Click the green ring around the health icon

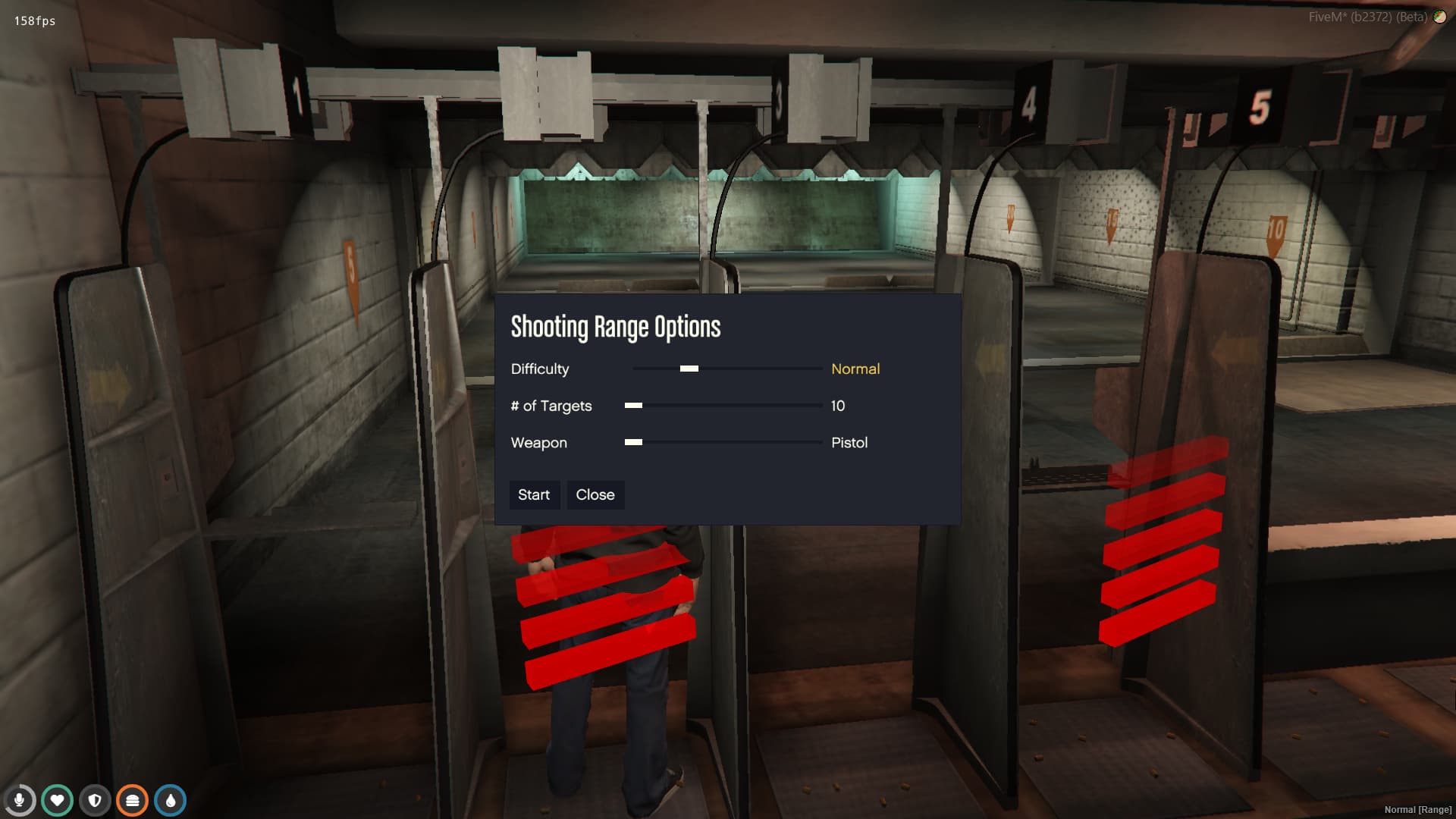coord(58,786)
